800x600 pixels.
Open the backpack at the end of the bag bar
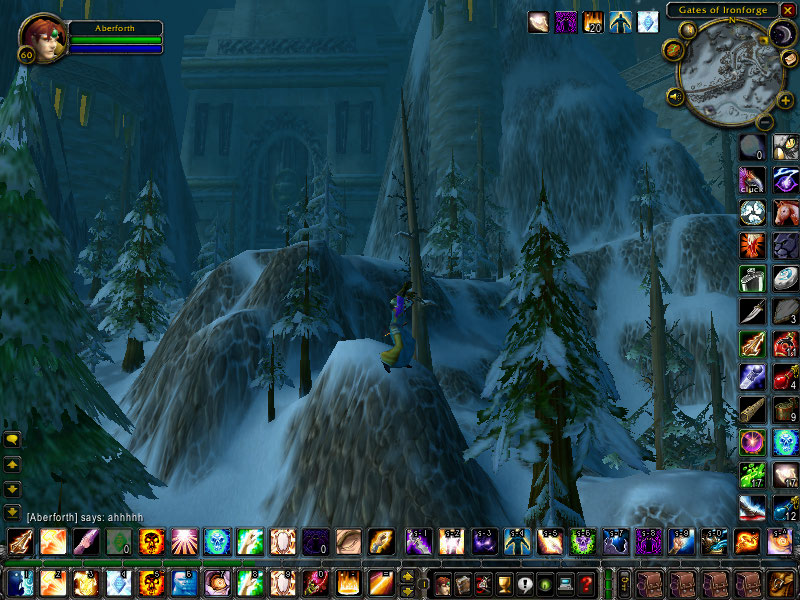(780, 583)
